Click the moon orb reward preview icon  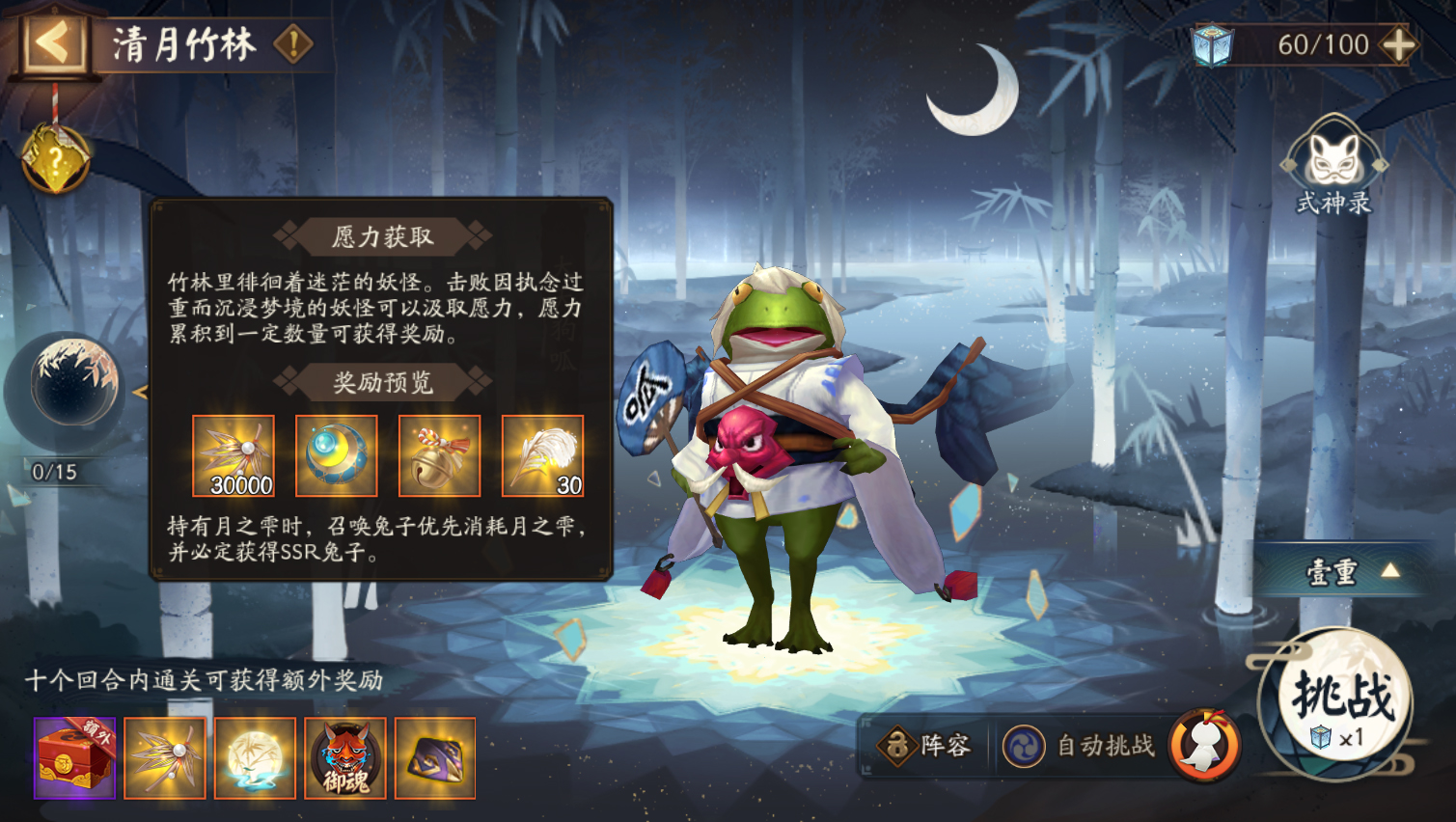pyautogui.click(x=336, y=455)
